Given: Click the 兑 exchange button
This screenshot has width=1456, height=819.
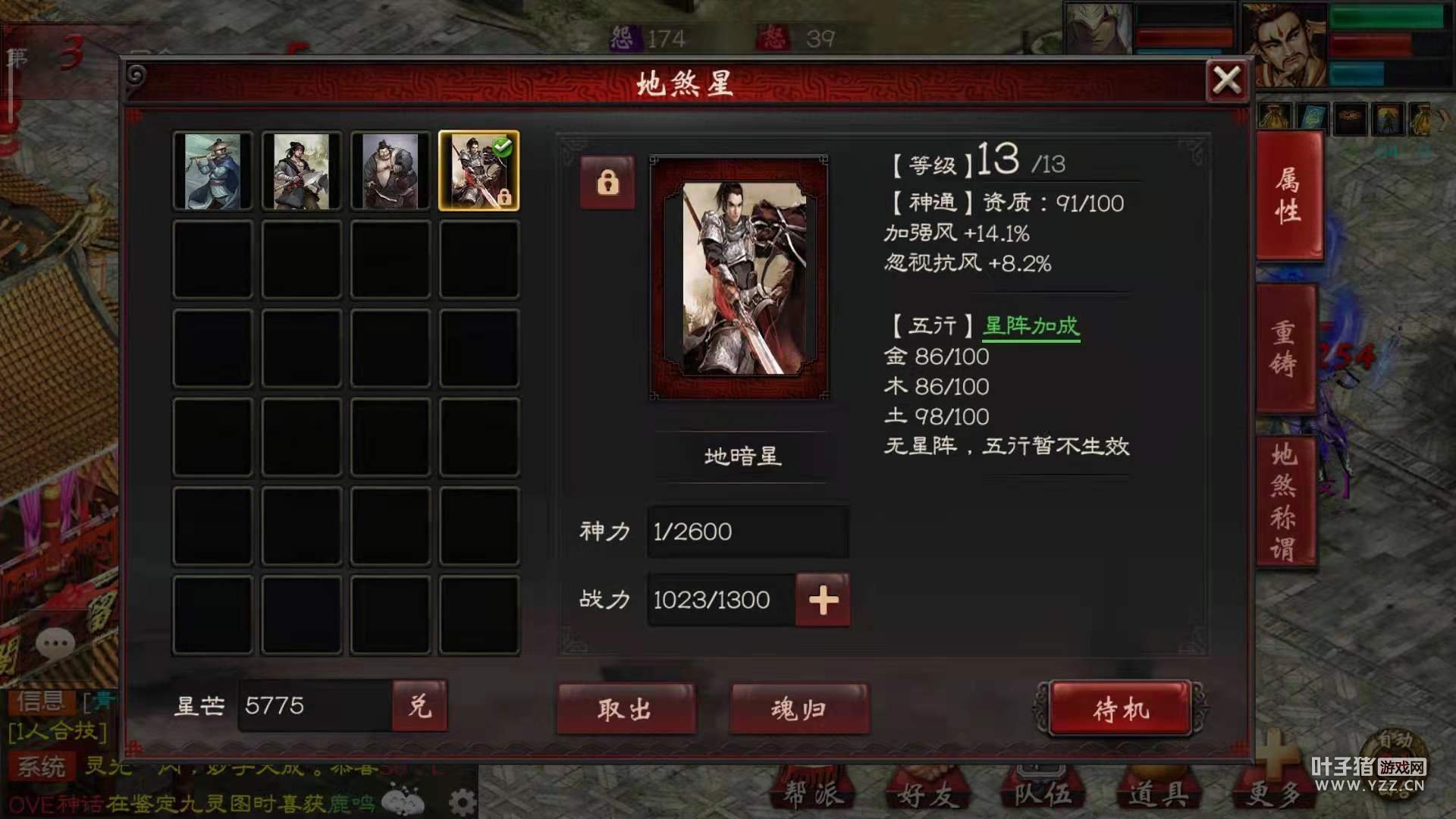Looking at the screenshot, I should [x=419, y=706].
